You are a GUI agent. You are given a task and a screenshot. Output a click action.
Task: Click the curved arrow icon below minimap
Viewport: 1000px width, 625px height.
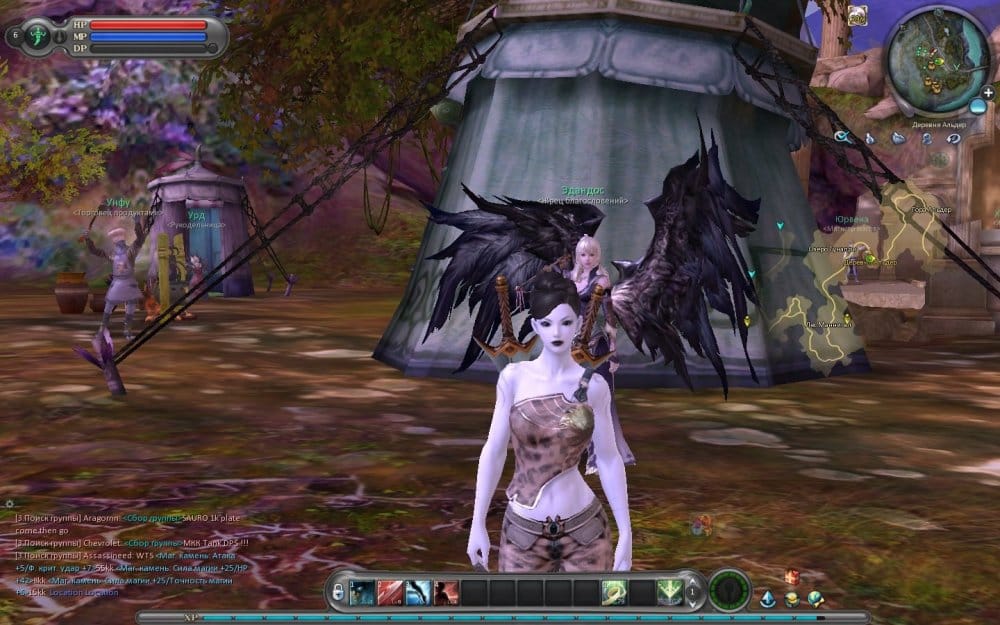coord(953,138)
